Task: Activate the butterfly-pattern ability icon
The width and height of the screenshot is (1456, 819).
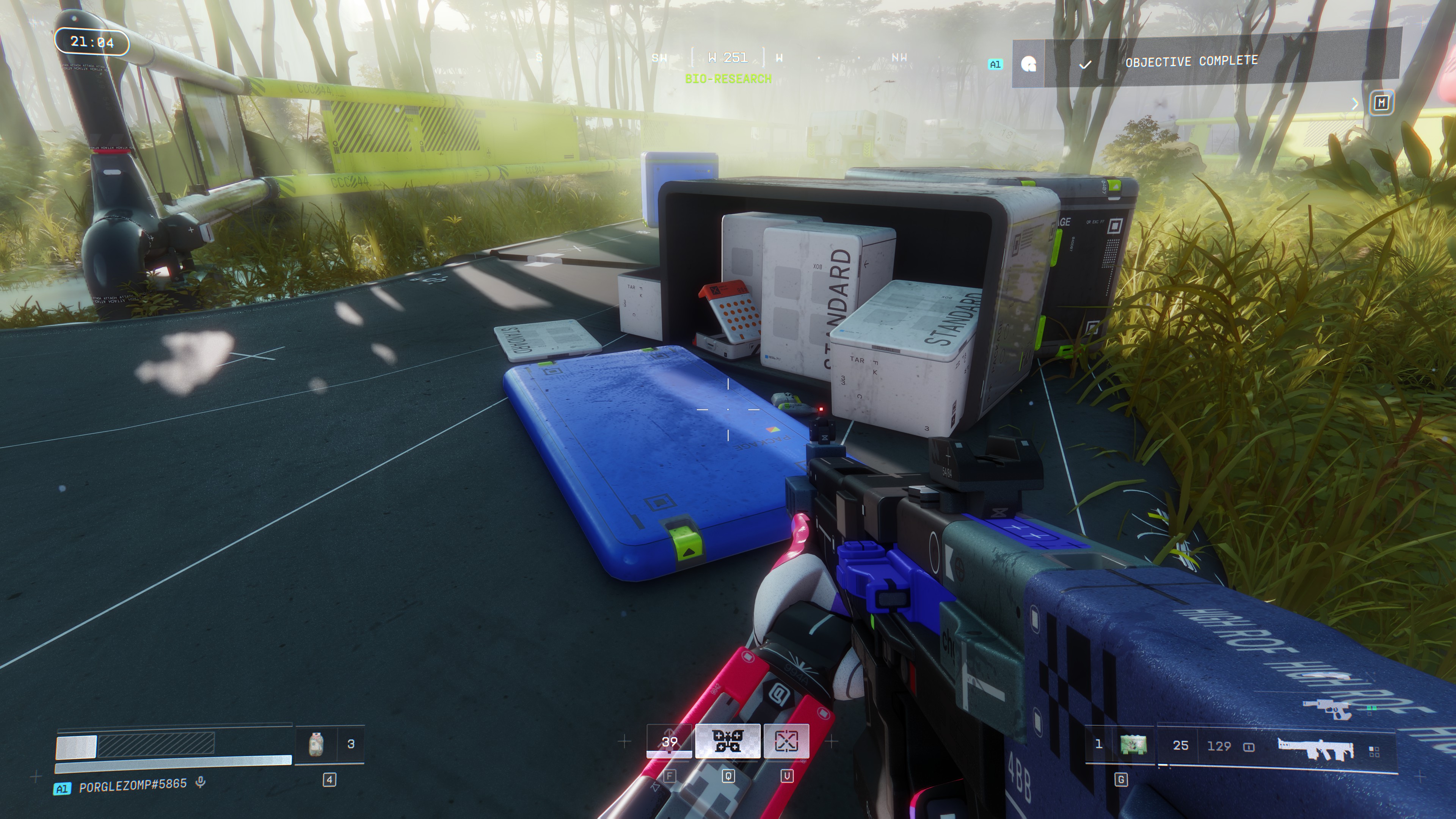Action: [x=728, y=741]
